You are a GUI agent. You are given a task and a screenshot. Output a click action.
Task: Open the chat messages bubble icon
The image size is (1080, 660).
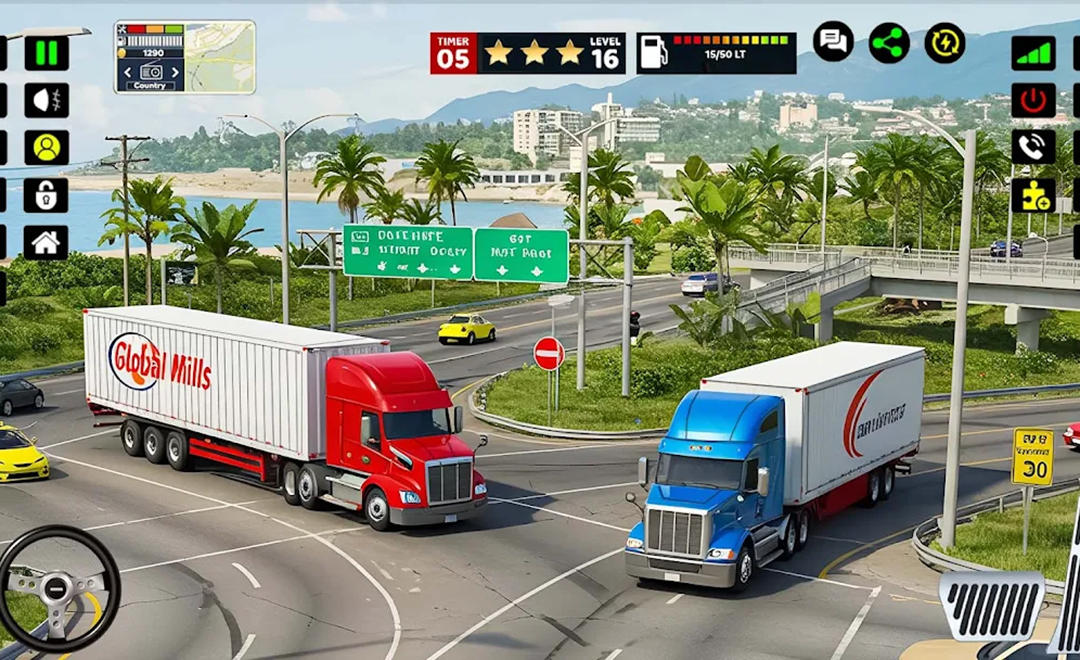[x=833, y=42]
